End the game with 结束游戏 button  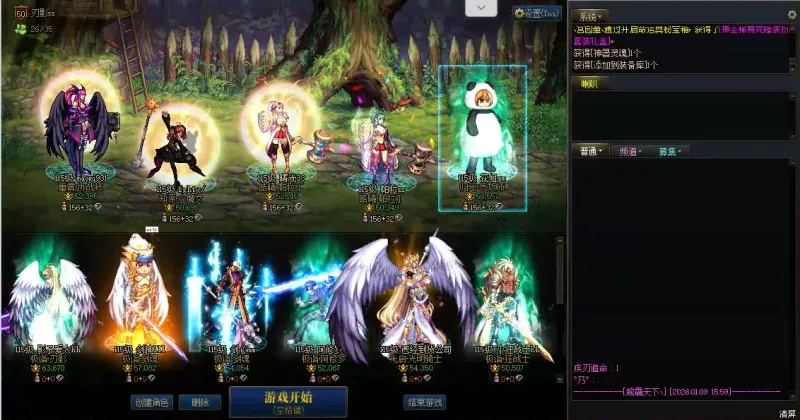425,402
